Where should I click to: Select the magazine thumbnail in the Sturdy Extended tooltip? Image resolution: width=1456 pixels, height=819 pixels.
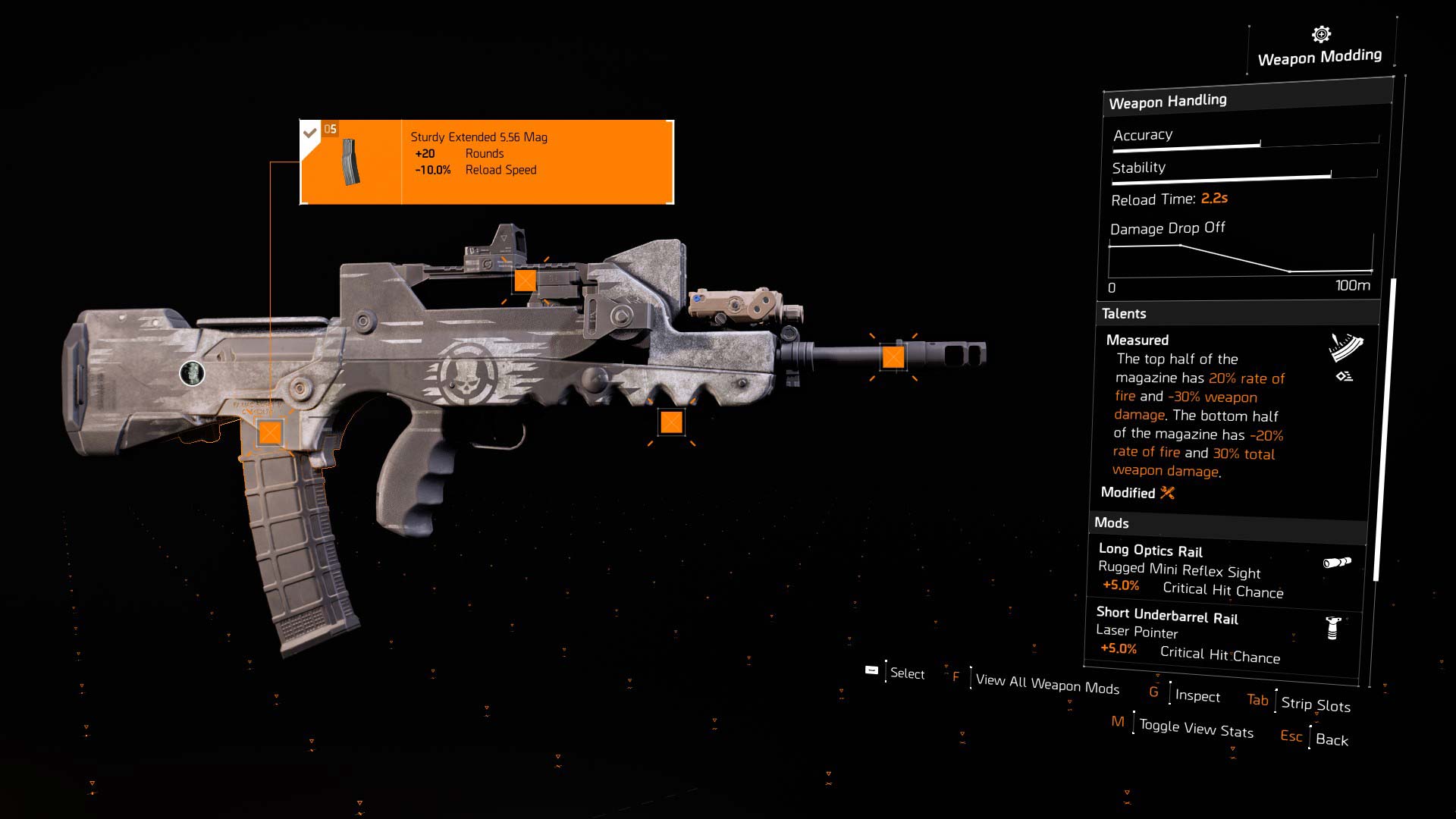pos(350,162)
